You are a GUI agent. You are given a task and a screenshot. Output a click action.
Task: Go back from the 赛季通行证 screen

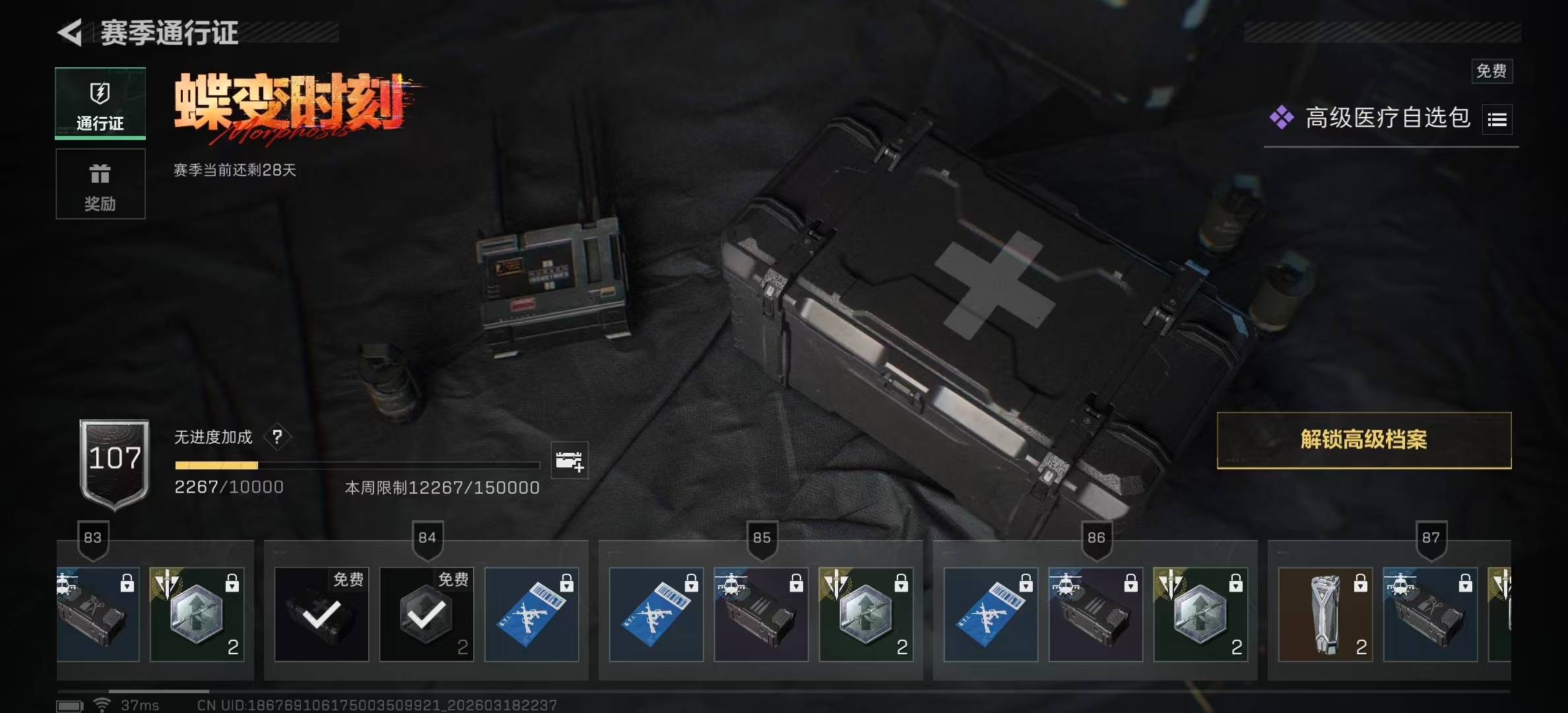tap(71, 33)
